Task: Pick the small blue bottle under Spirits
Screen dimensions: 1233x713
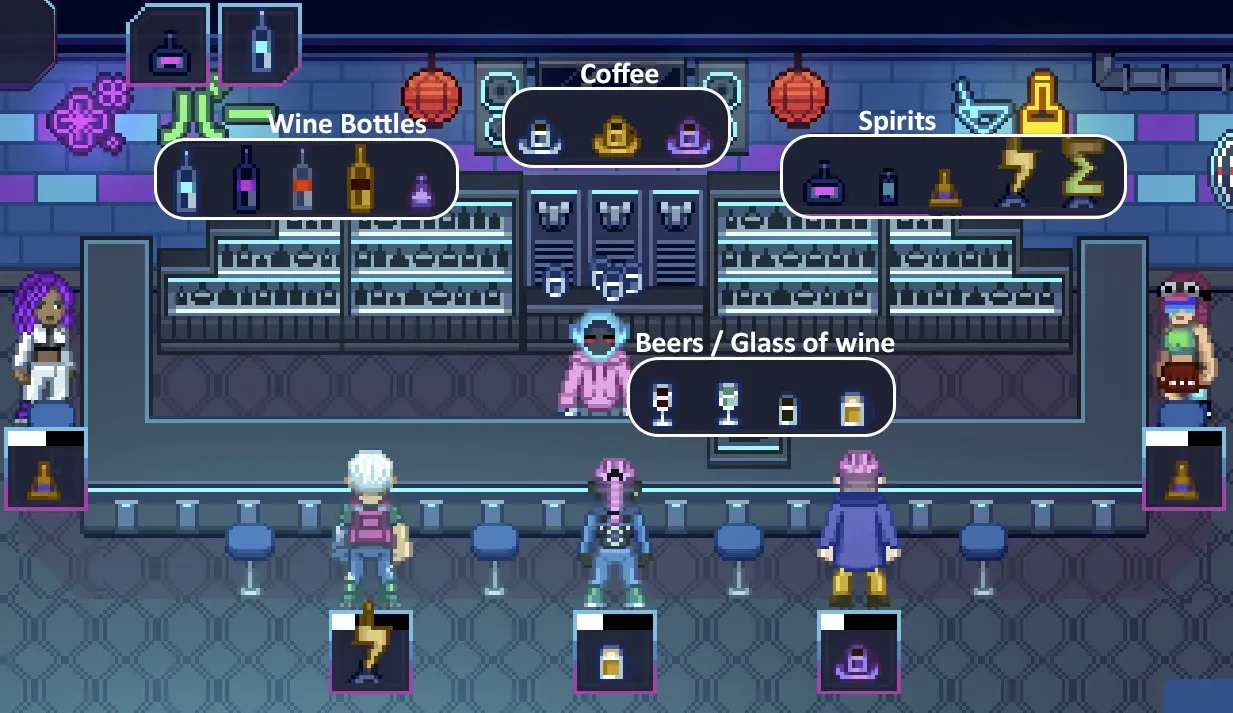Action: tap(888, 186)
